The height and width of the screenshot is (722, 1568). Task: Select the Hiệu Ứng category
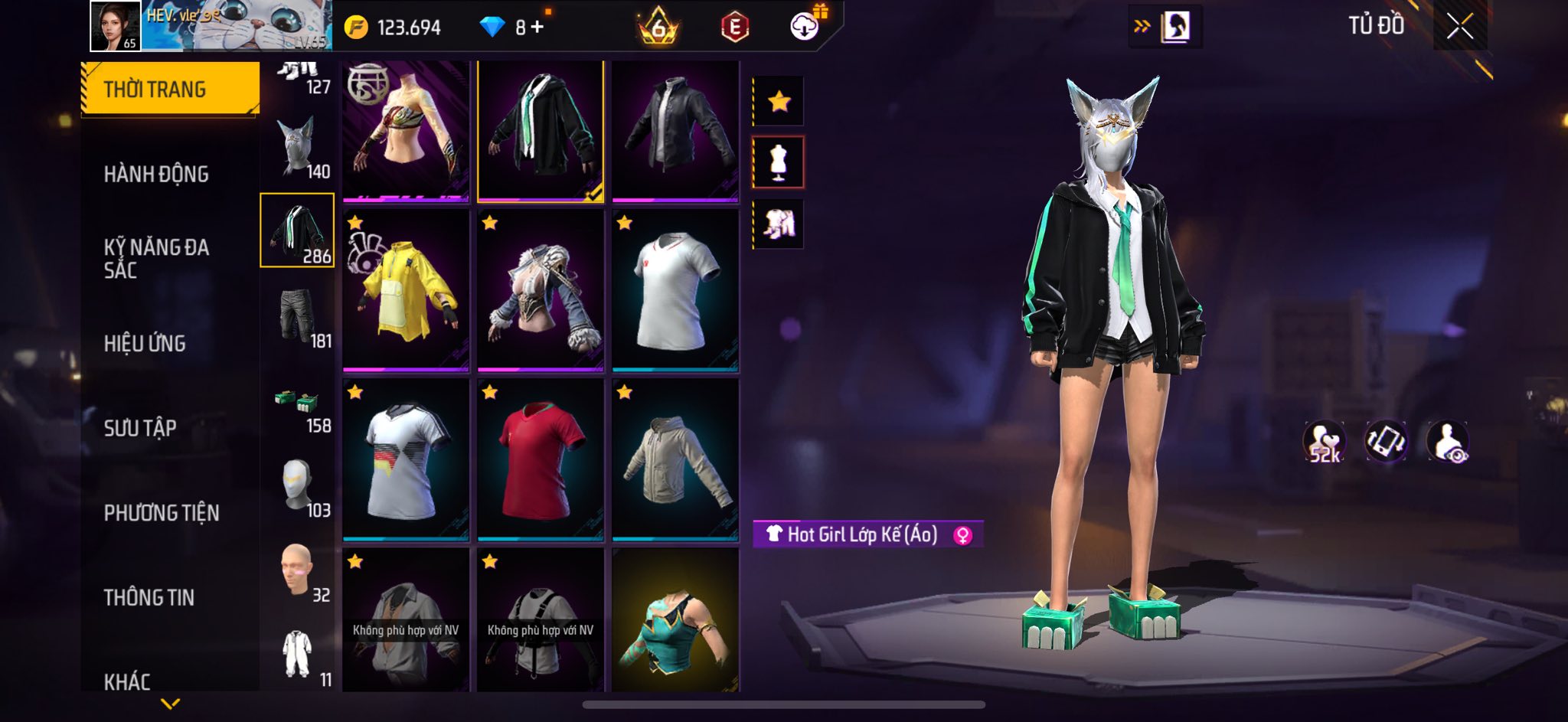145,344
